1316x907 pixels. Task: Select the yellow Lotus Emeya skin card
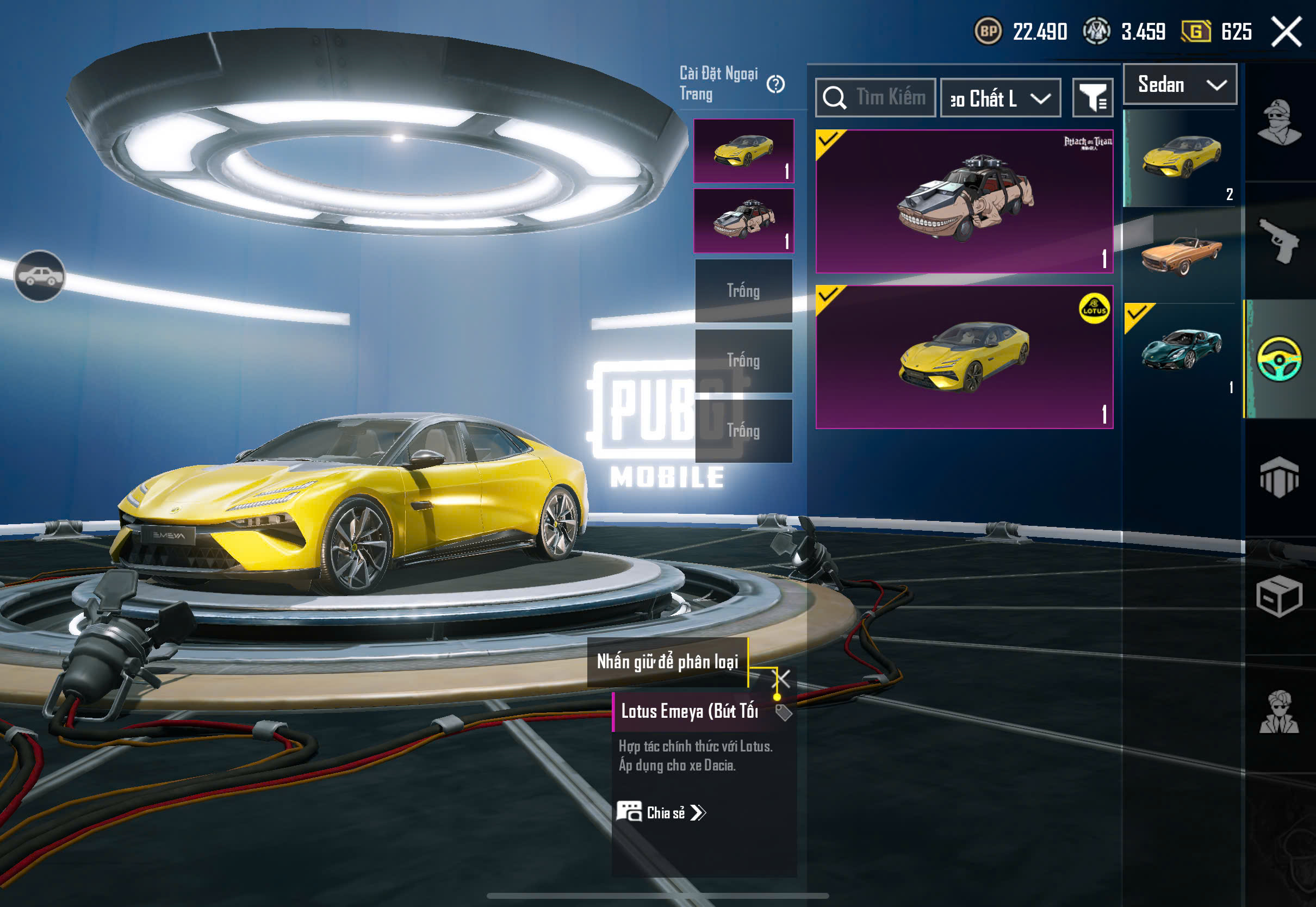pyautogui.click(x=964, y=357)
